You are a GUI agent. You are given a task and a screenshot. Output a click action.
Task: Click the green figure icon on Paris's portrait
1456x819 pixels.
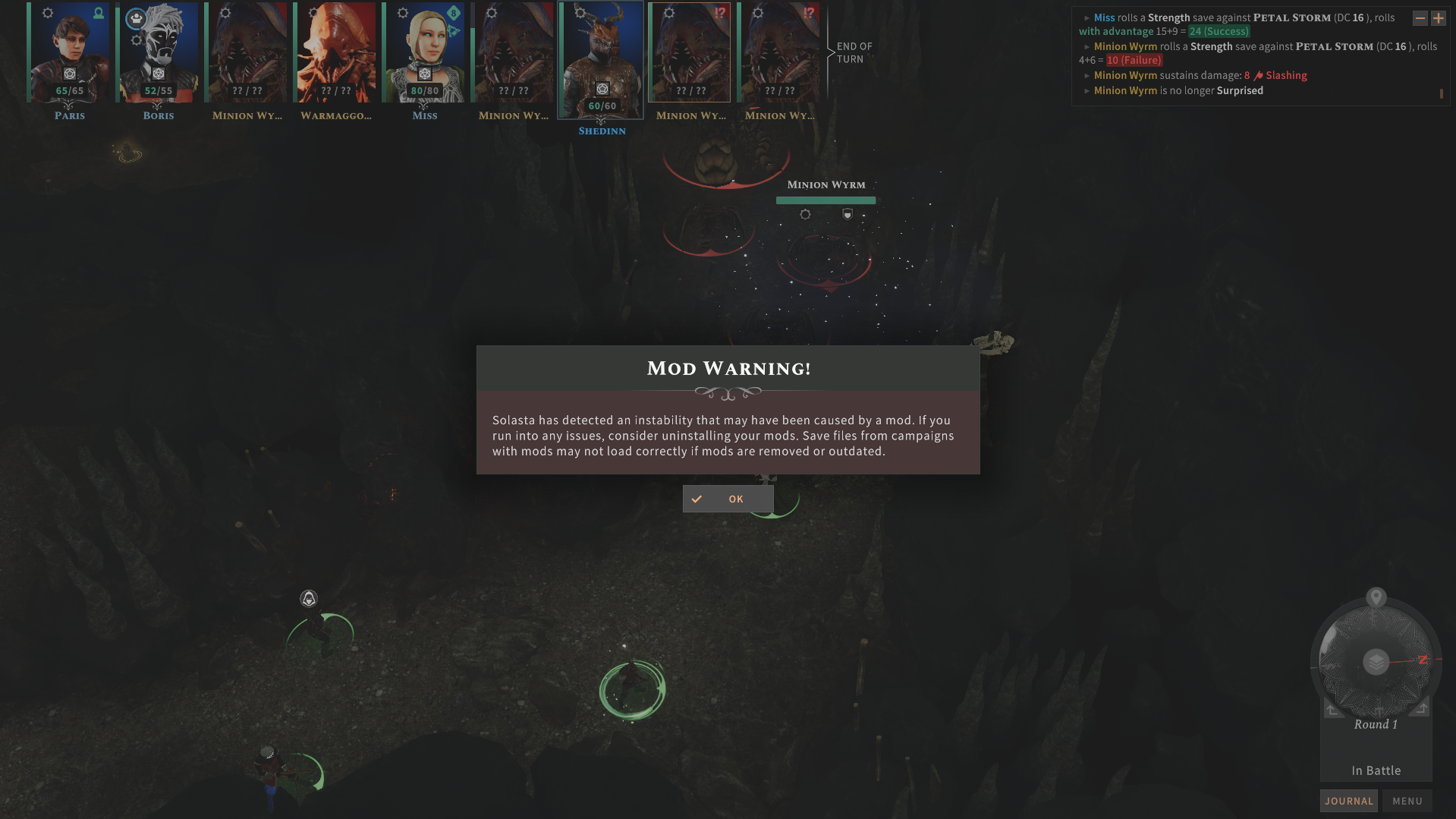(98, 12)
